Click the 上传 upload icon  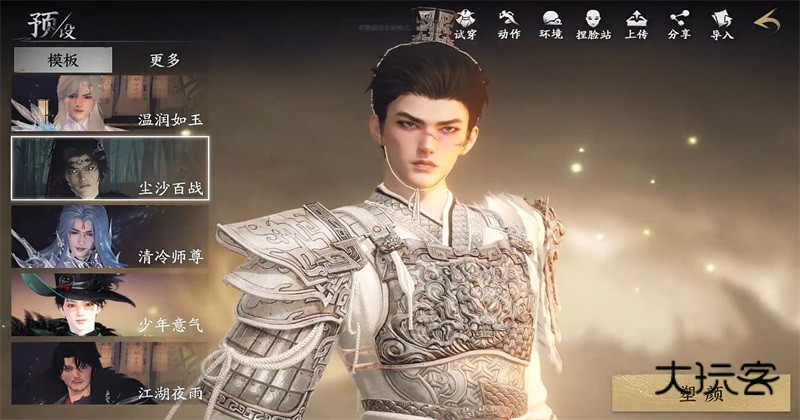[636, 24]
